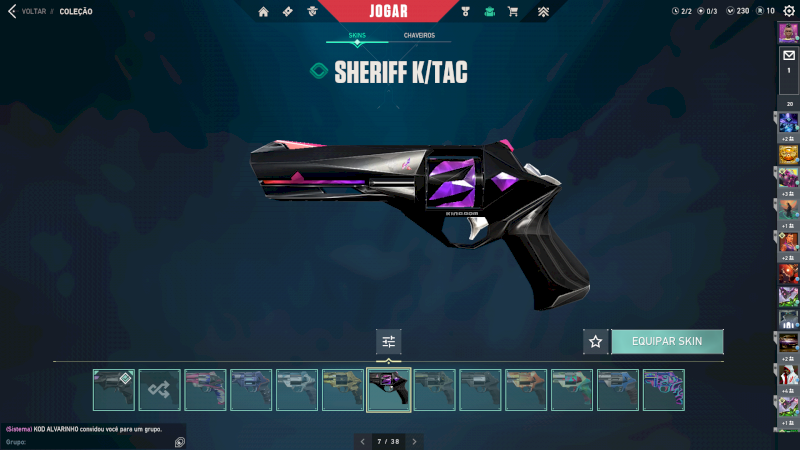Mark this skin as favorite with the star
Image resolution: width=800 pixels, height=450 pixels.
(x=596, y=341)
